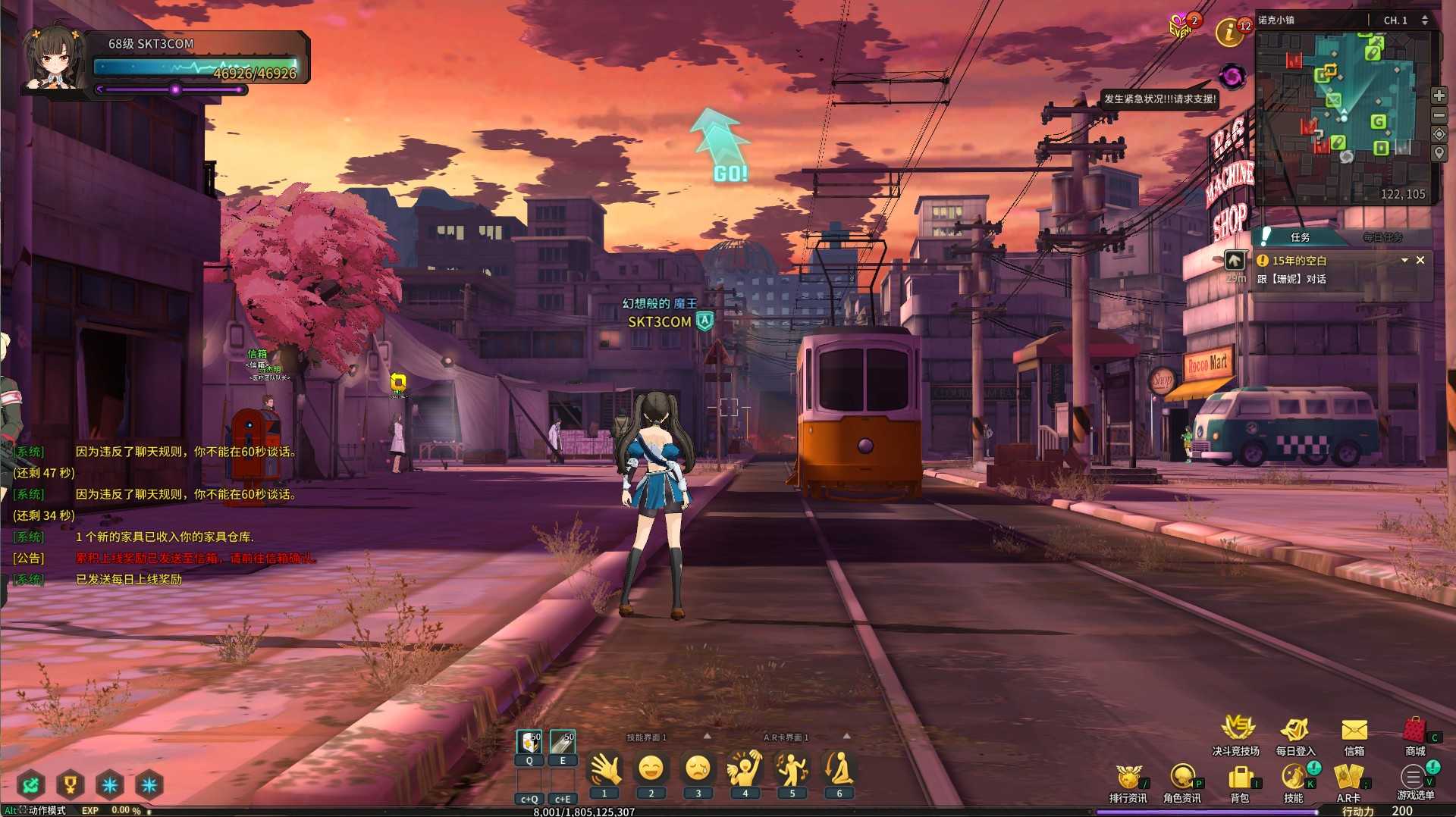Open the gold info notification icon
The image size is (1456, 817).
pyautogui.click(x=1228, y=33)
